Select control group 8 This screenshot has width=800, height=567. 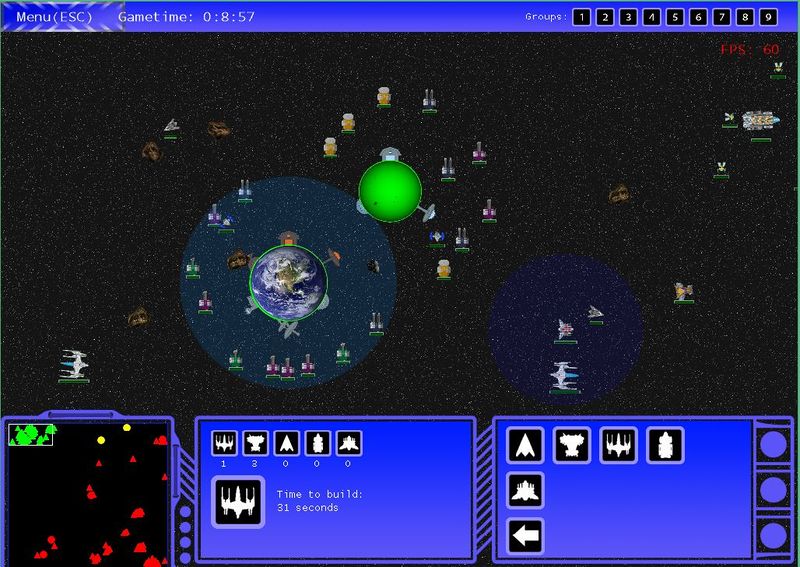745,17
